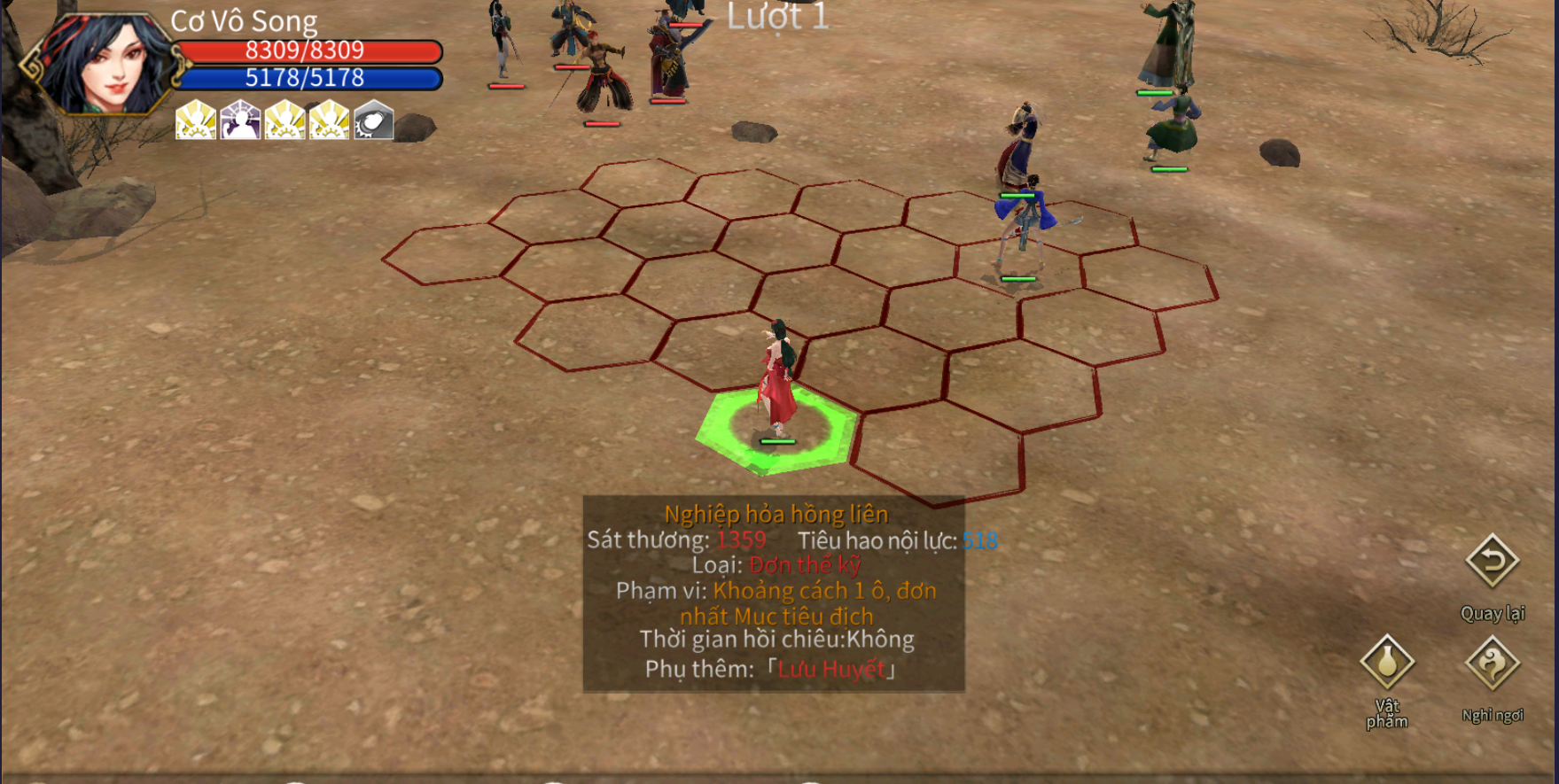Click the Quay lại back button
This screenshot has width=1559, height=784.
coord(1492,562)
